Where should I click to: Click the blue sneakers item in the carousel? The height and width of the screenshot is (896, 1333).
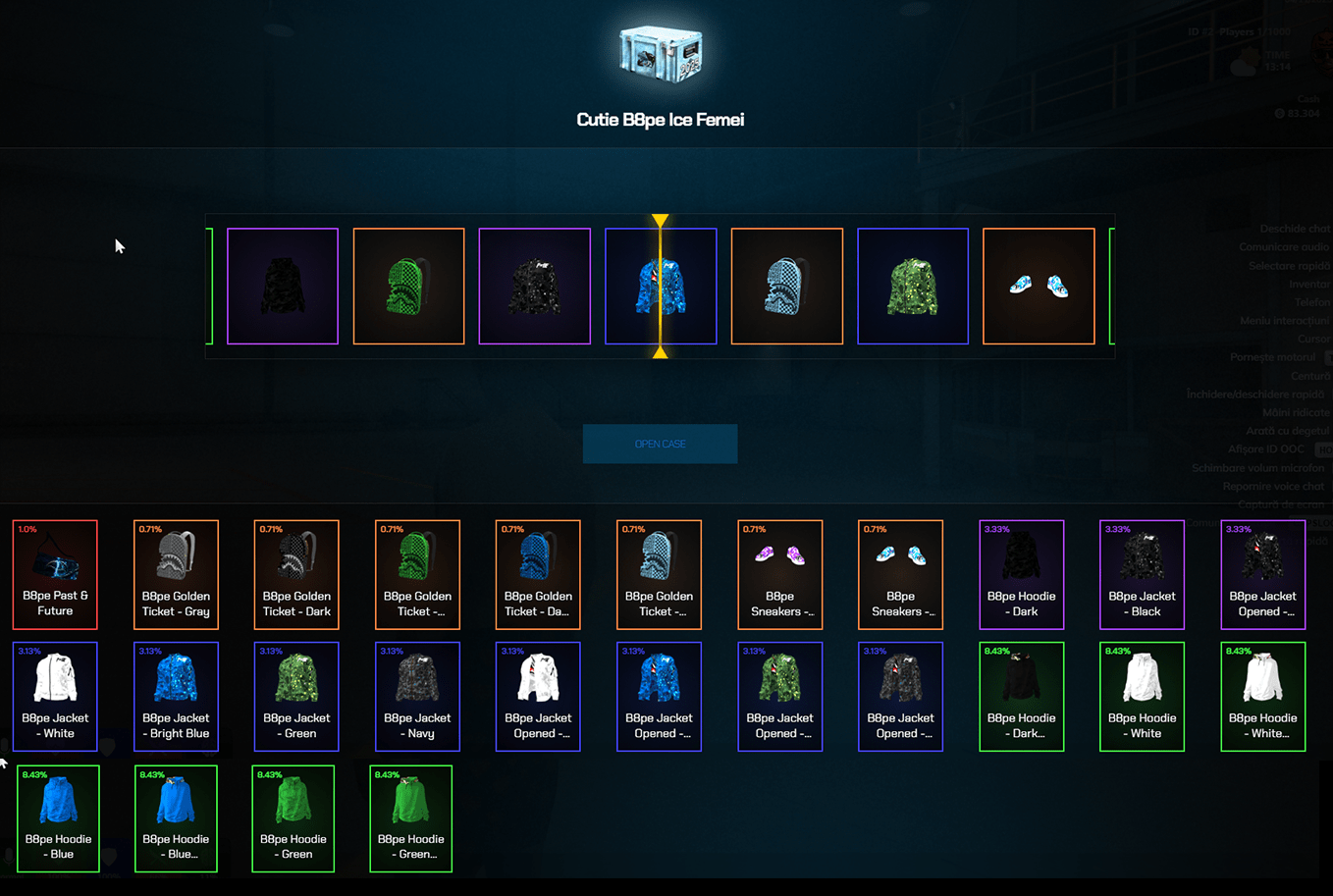(1039, 286)
